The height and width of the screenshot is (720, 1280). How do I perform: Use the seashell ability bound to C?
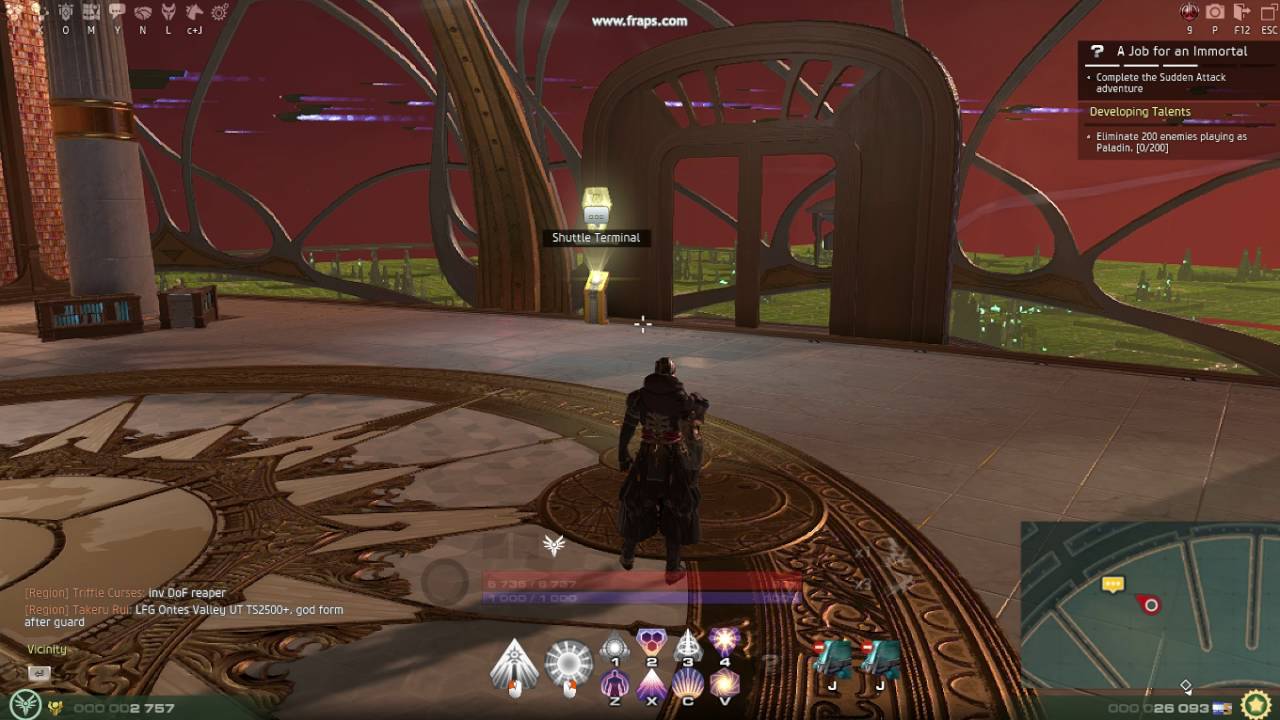click(688, 686)
